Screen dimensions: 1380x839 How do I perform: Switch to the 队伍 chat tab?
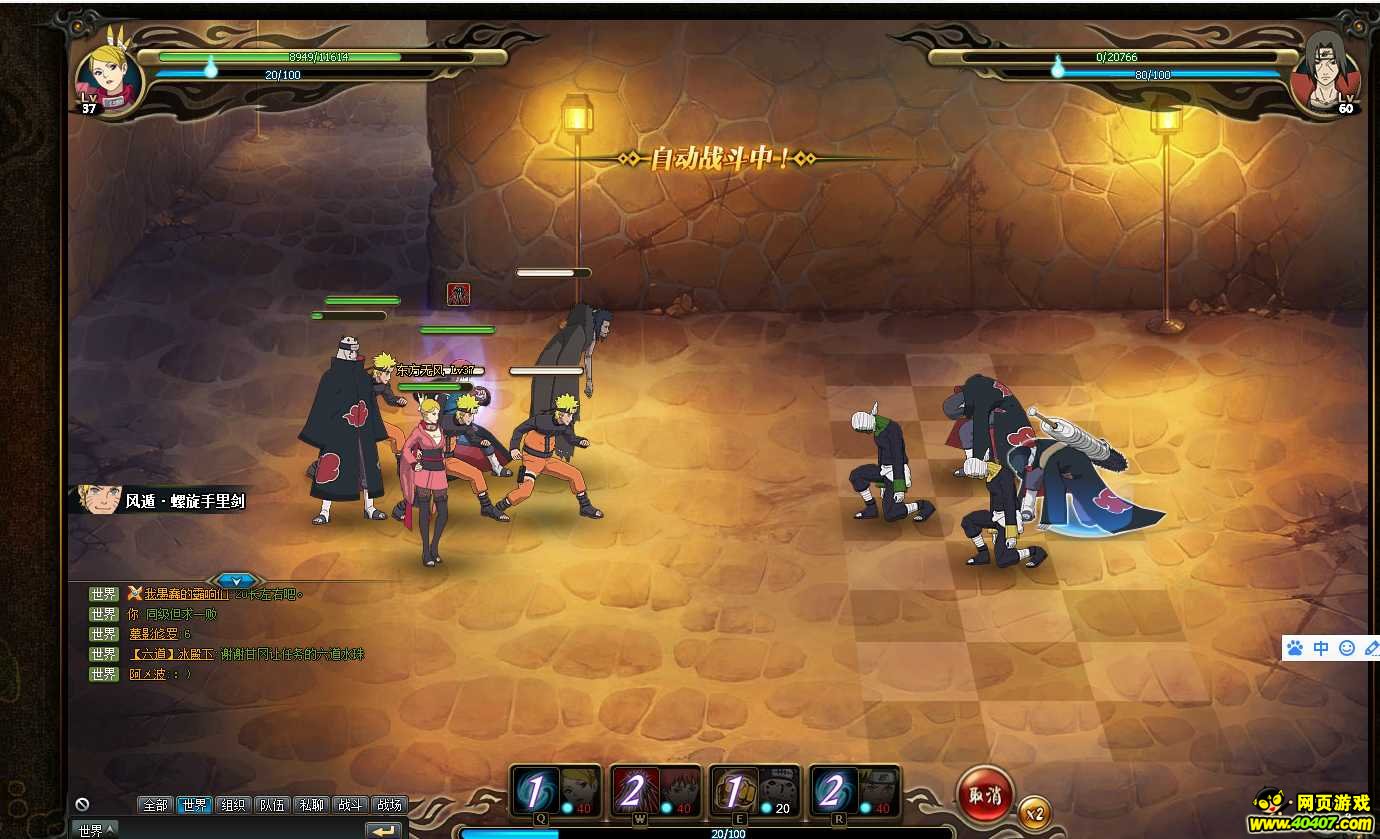[272, 805]
